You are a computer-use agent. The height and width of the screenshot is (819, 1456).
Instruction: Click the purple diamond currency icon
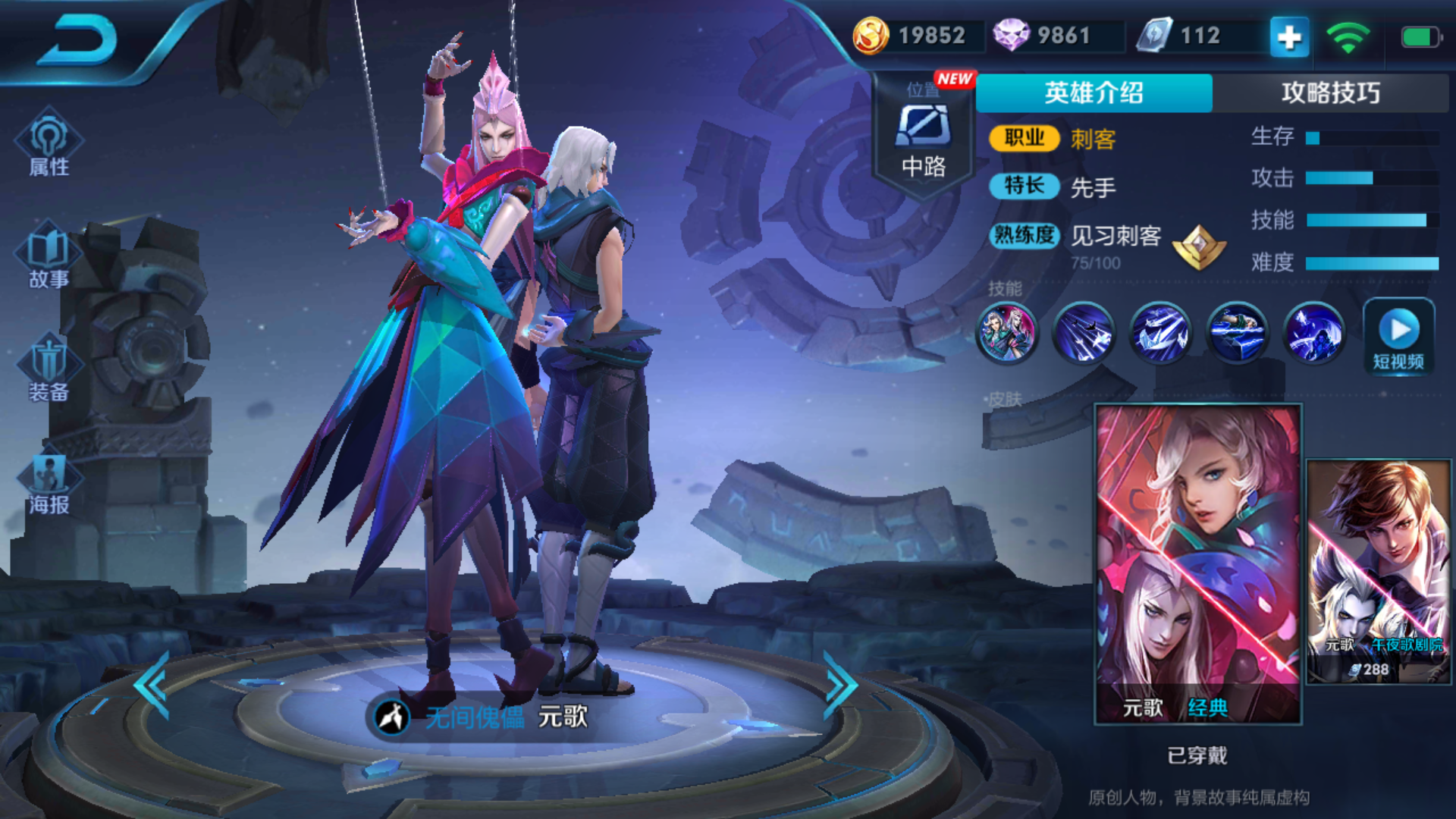tap(1011, 36)
